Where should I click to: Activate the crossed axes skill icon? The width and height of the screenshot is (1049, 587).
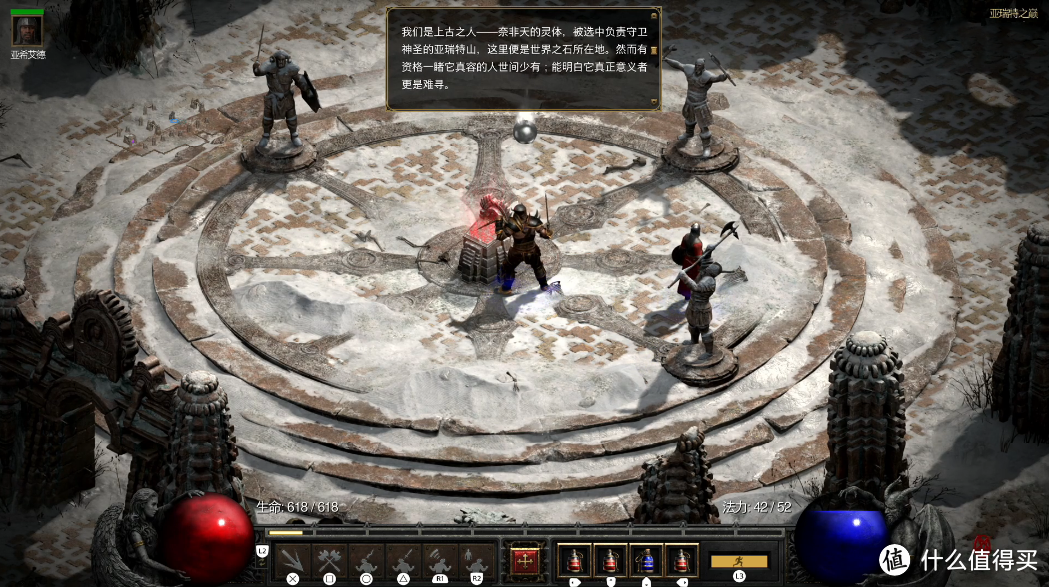pos(329,561)
